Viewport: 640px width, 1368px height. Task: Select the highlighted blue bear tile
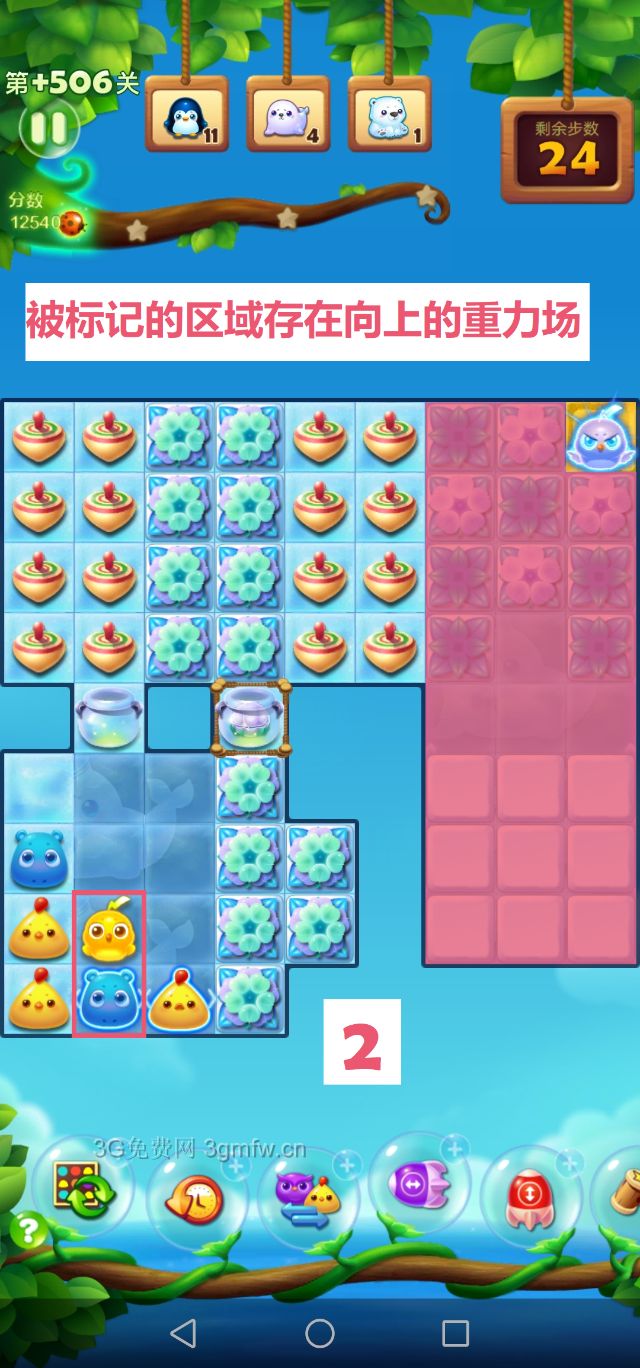point(109,1000)
